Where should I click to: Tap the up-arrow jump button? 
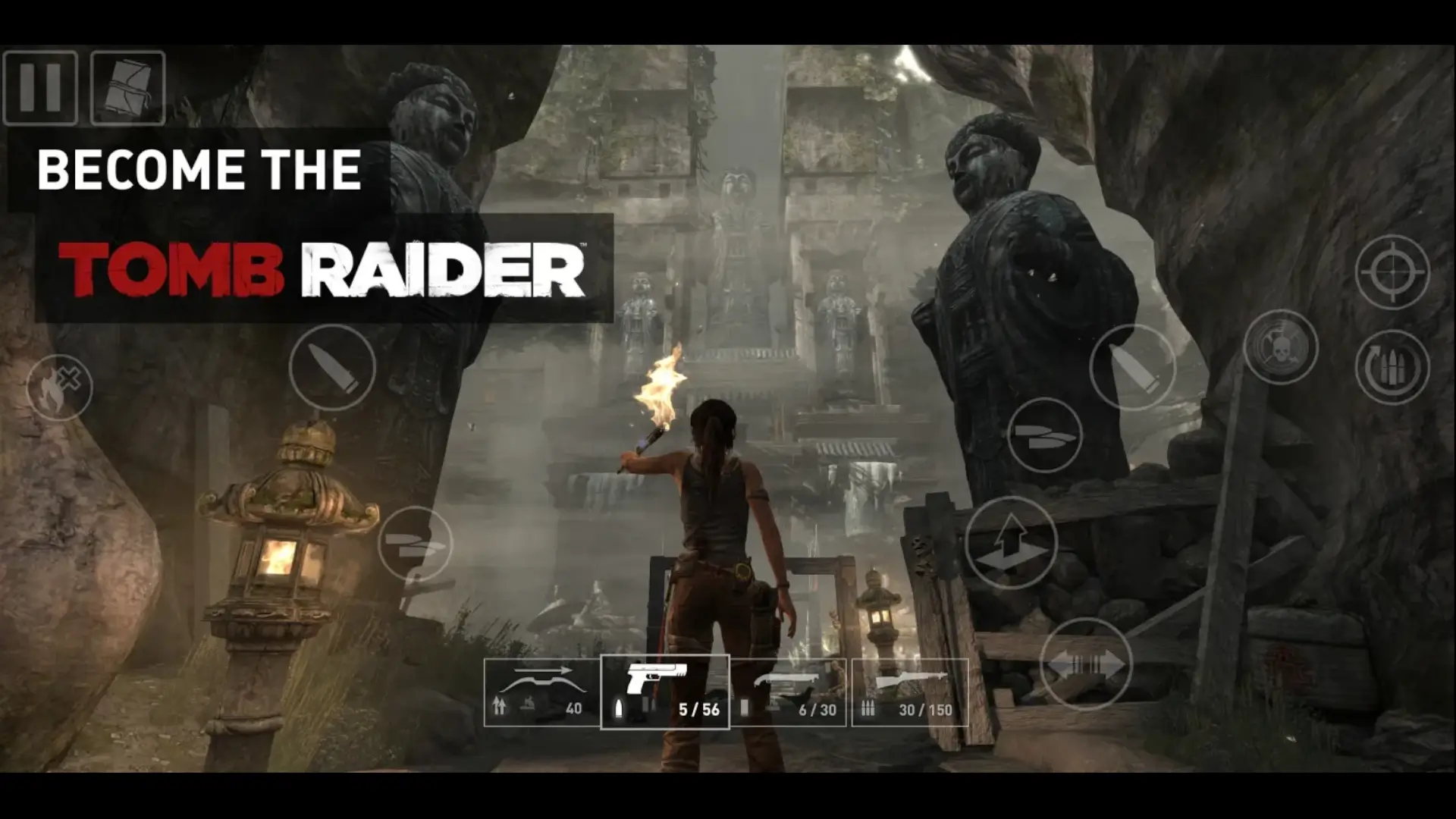pyautogui.click(x=1011, y=543)
